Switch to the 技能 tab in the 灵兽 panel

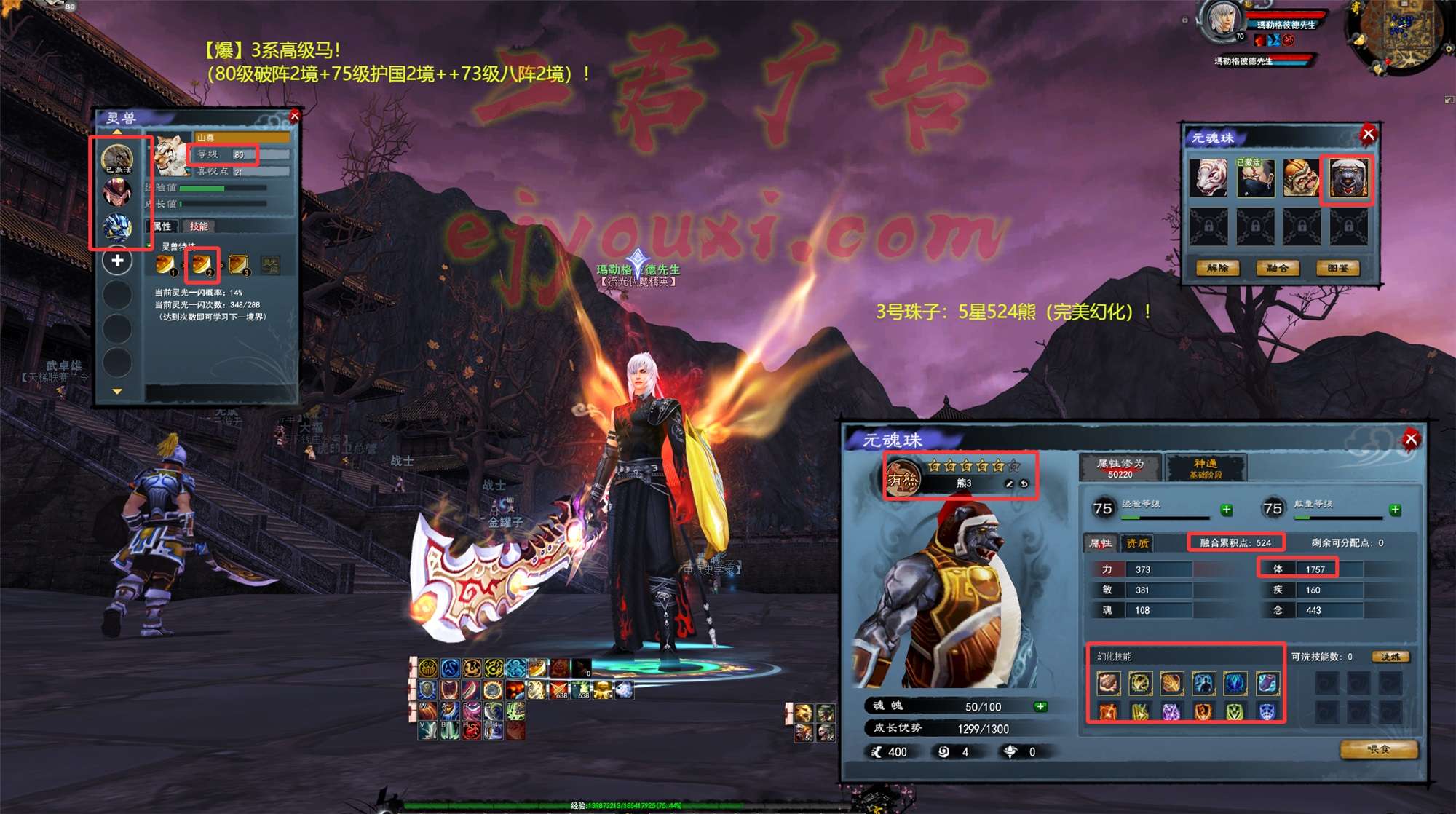[x=199, y=226]
